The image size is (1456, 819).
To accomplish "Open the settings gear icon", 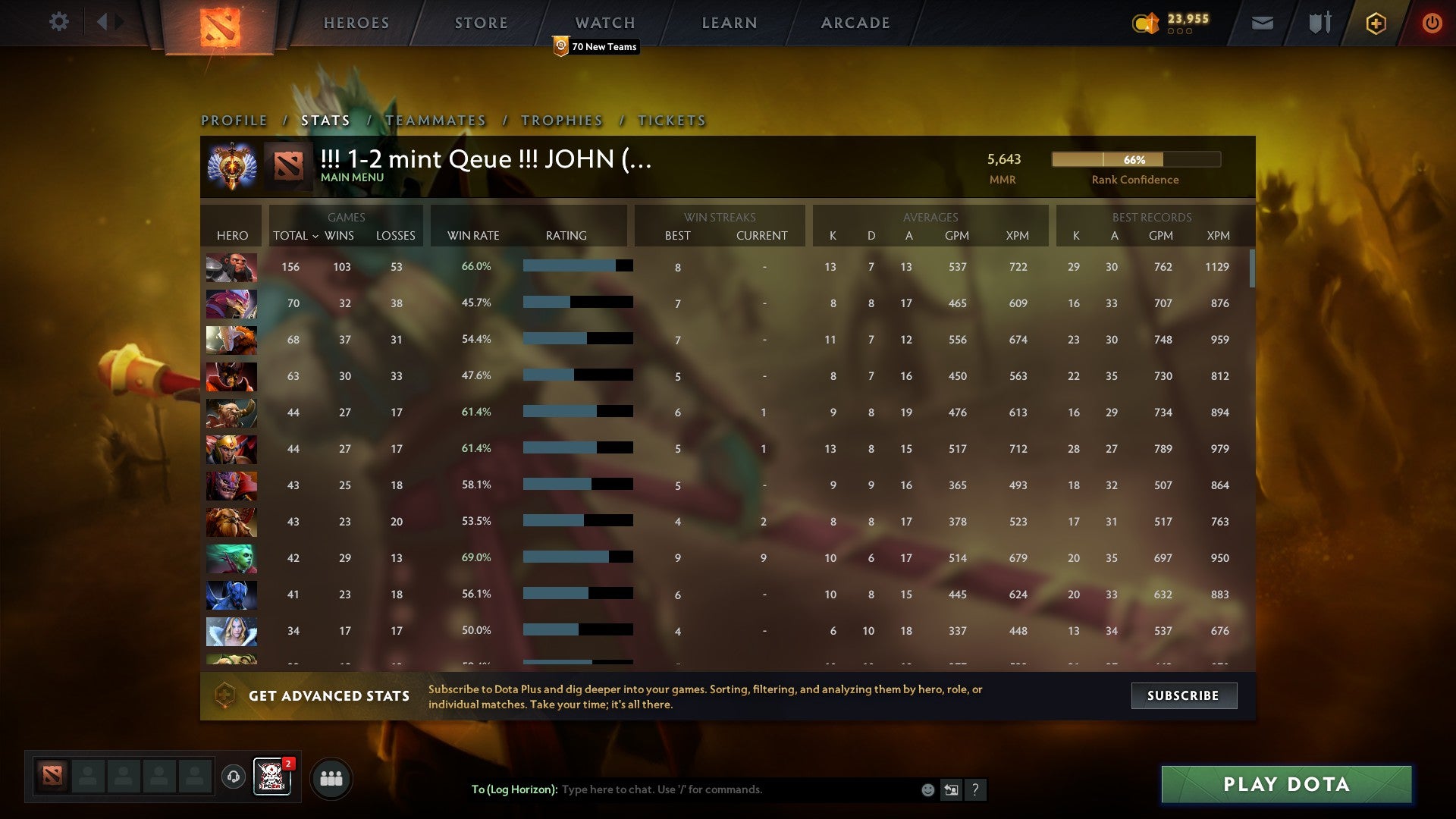I will (x=59, y=22).
